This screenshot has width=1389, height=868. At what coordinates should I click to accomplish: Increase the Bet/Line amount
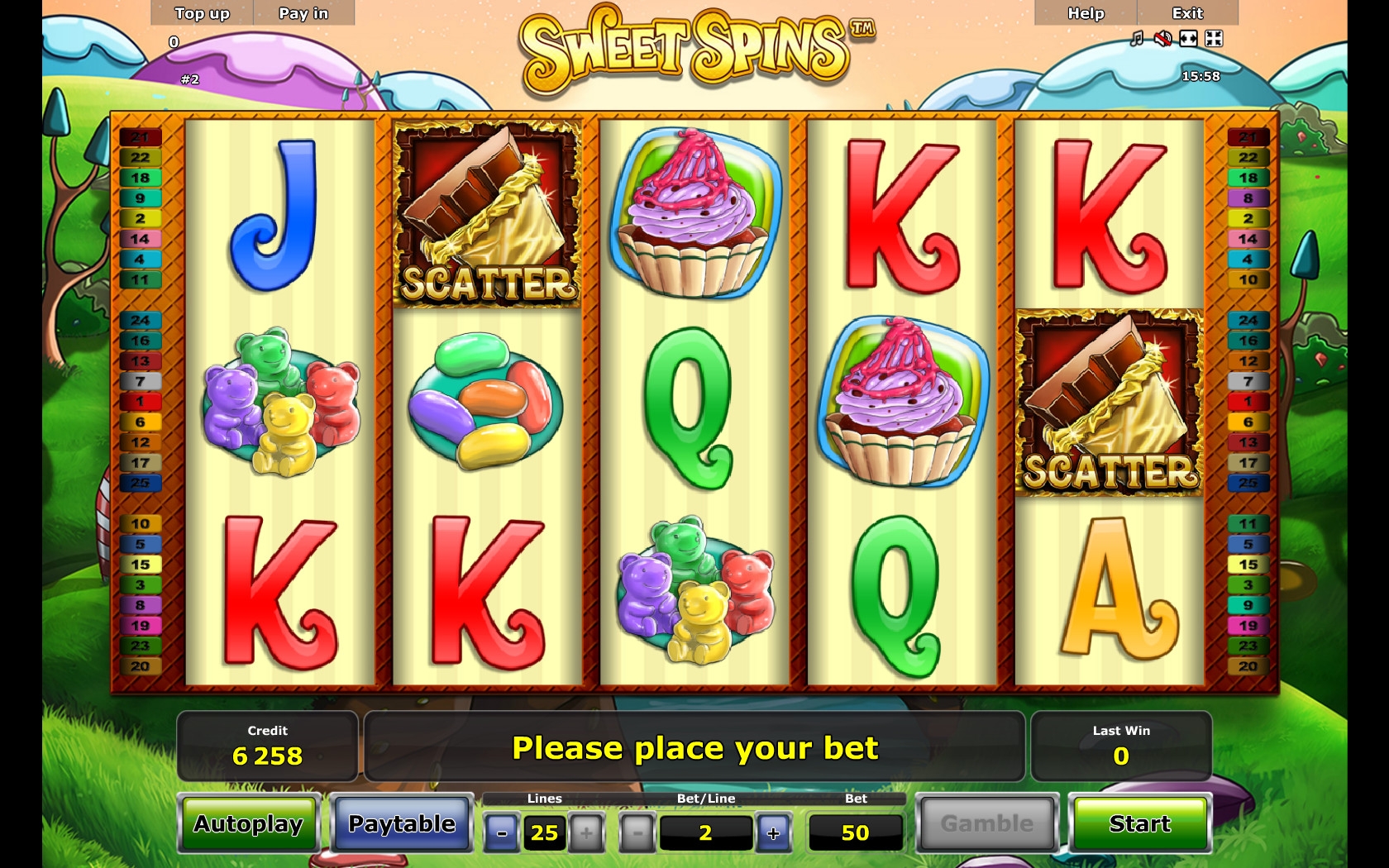[x=773, y=832]
